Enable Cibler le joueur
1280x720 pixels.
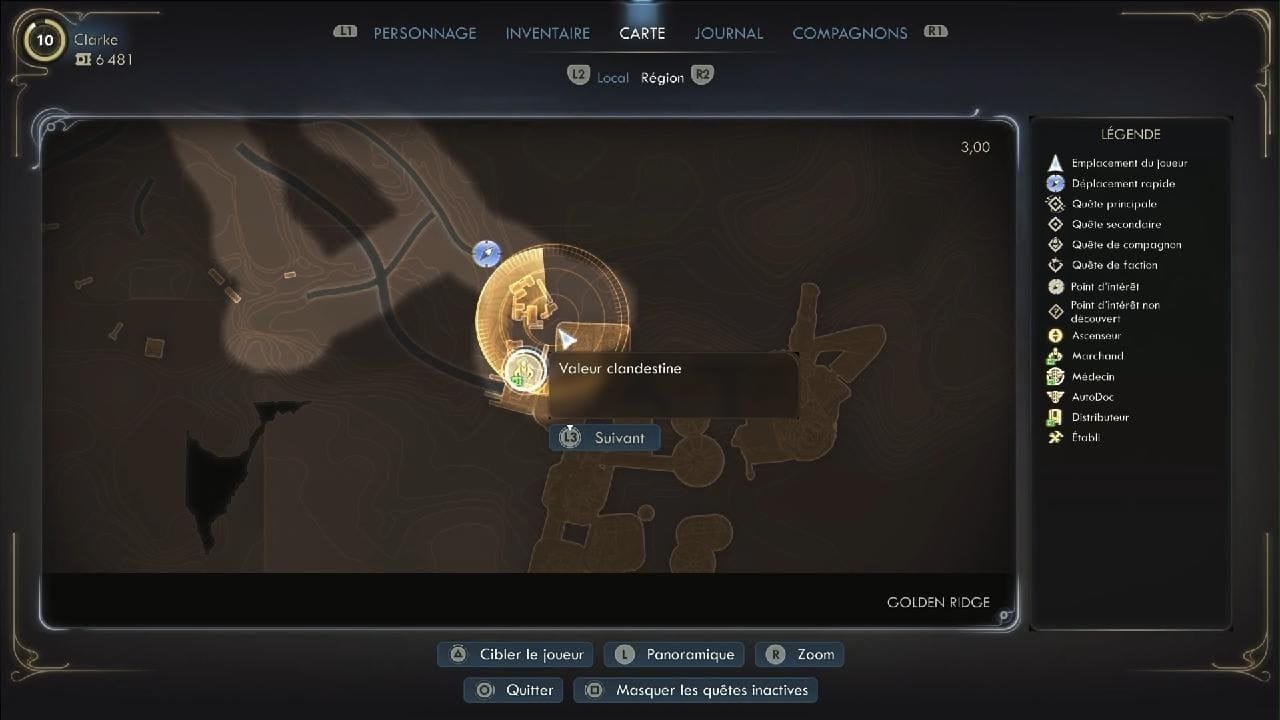pos(514,654)
